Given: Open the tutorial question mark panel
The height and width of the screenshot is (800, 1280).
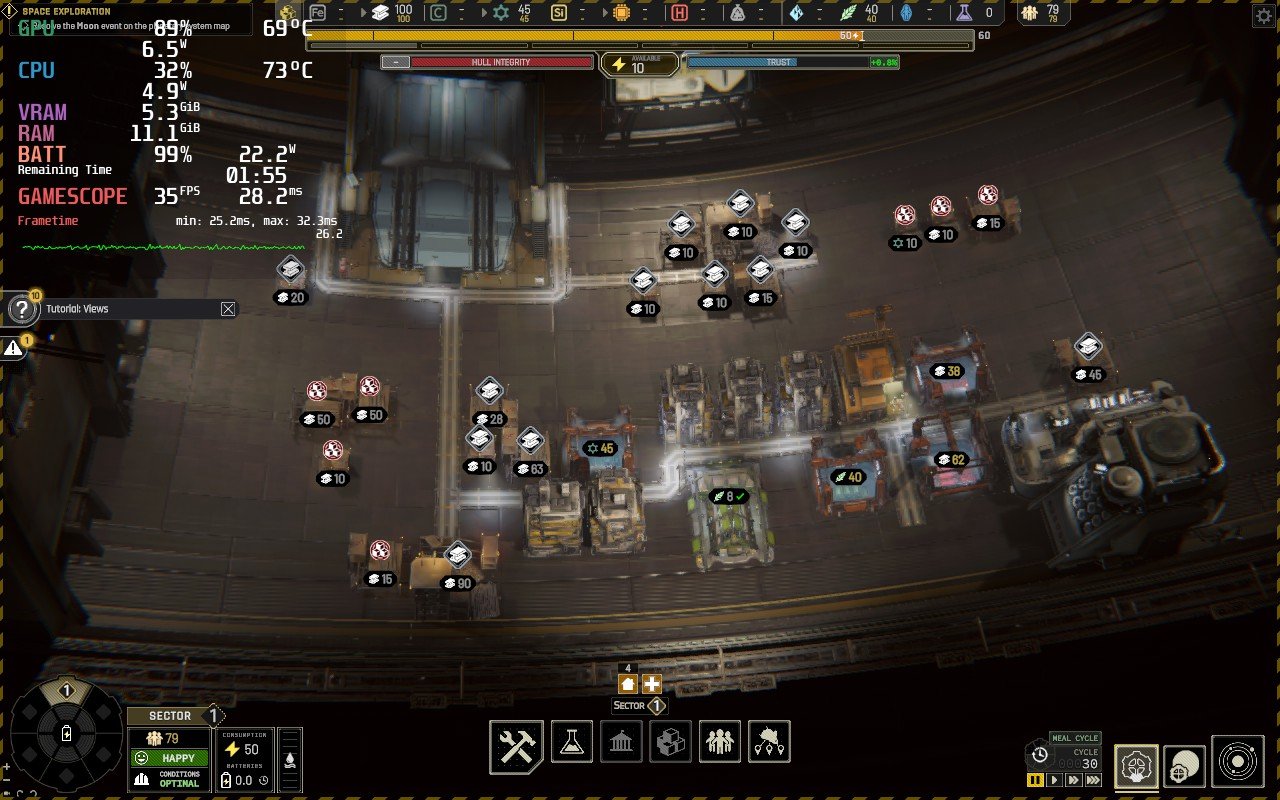Looking at the screenshot, I should coord(21,309).
